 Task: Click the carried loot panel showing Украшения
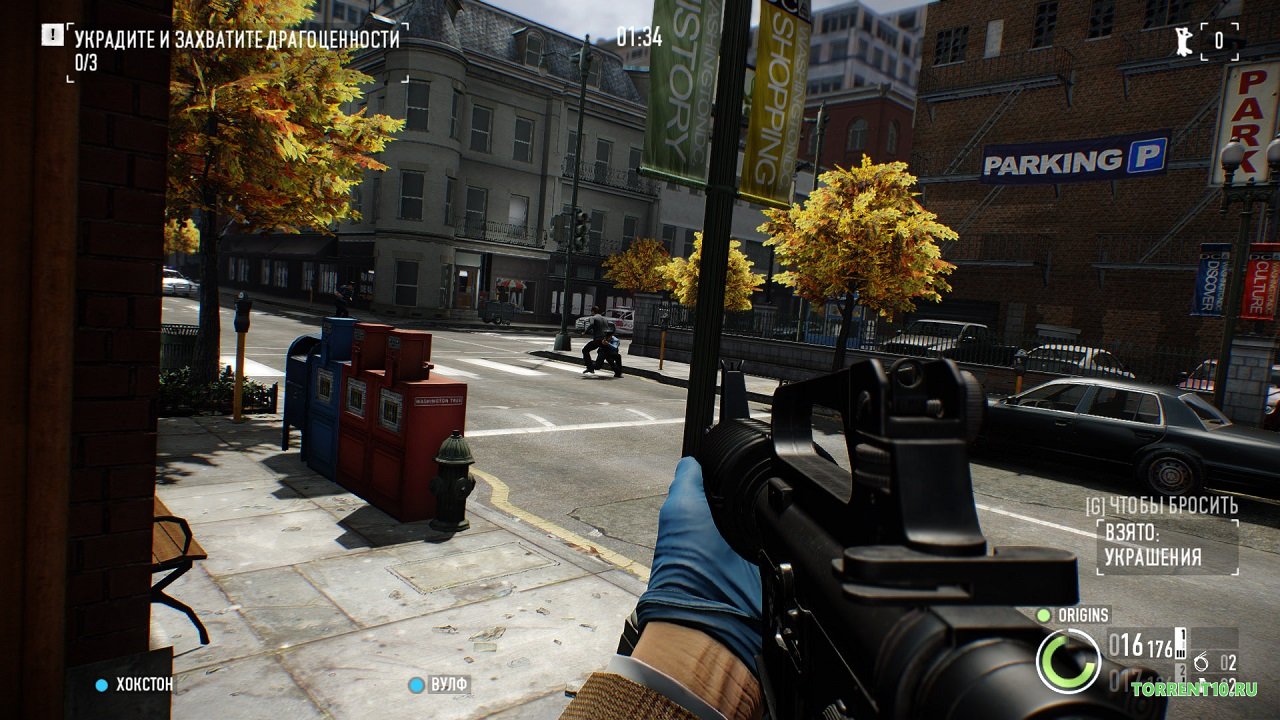(1165, 547)
